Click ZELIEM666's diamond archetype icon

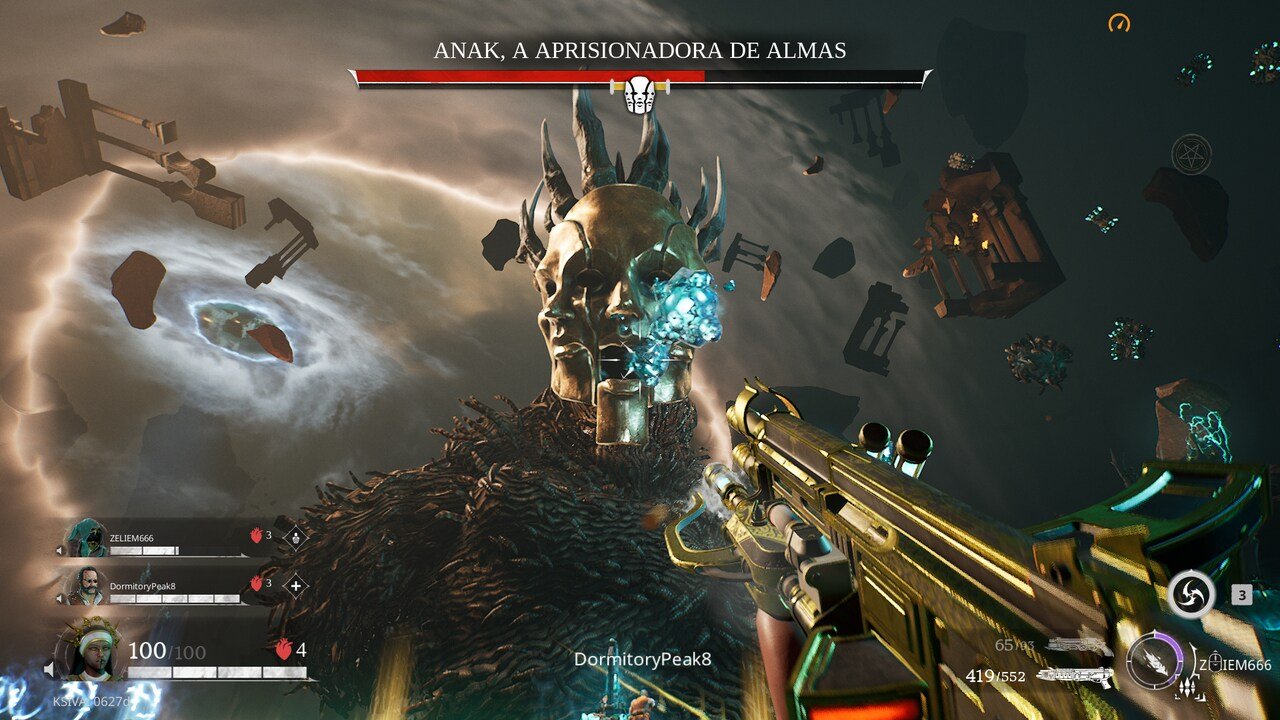[x=295, y=538]
